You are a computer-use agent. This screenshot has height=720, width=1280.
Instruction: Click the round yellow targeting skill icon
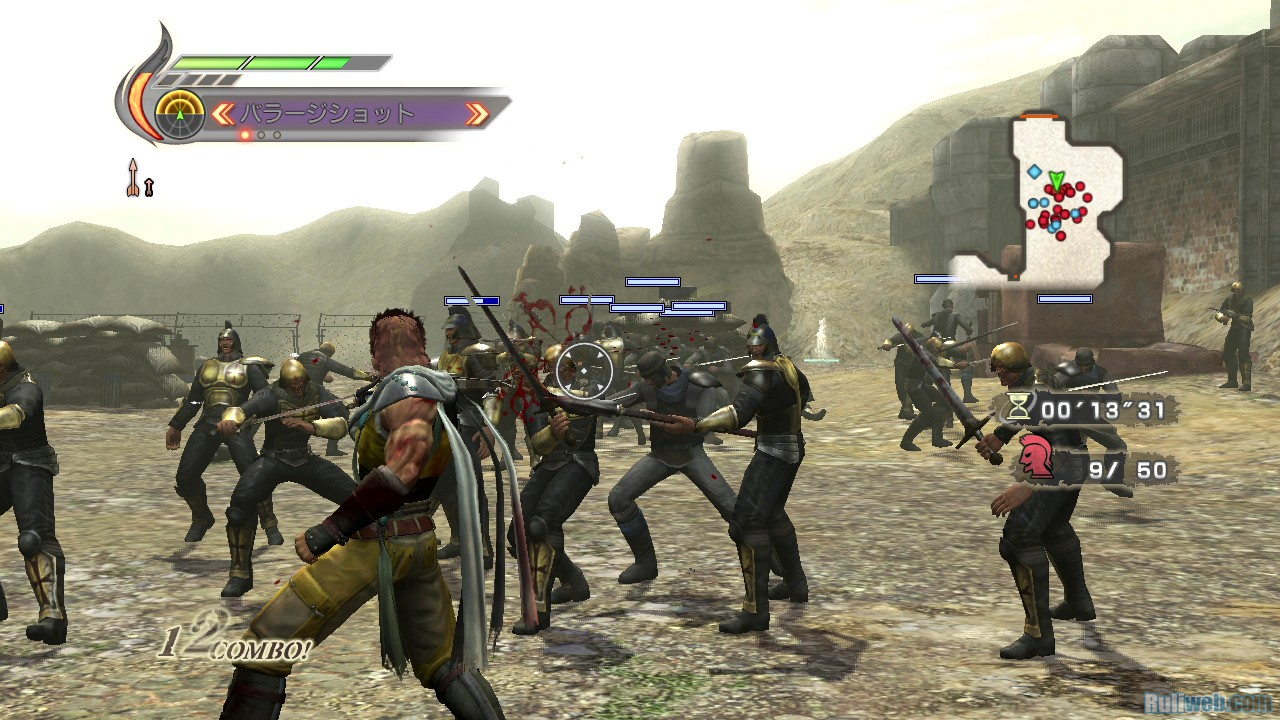(x=180, y=114)
